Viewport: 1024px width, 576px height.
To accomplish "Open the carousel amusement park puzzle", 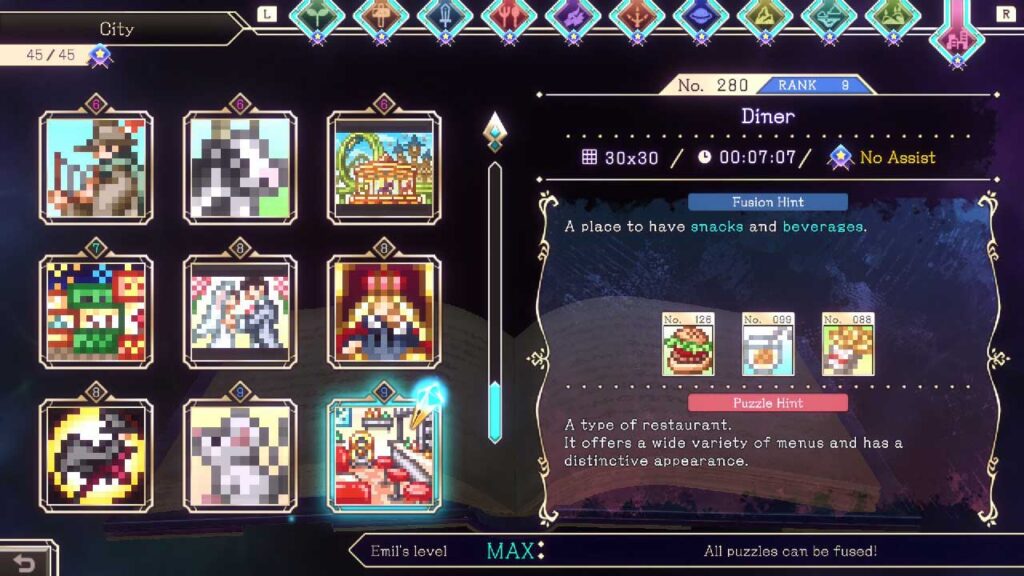I will 384,167.
